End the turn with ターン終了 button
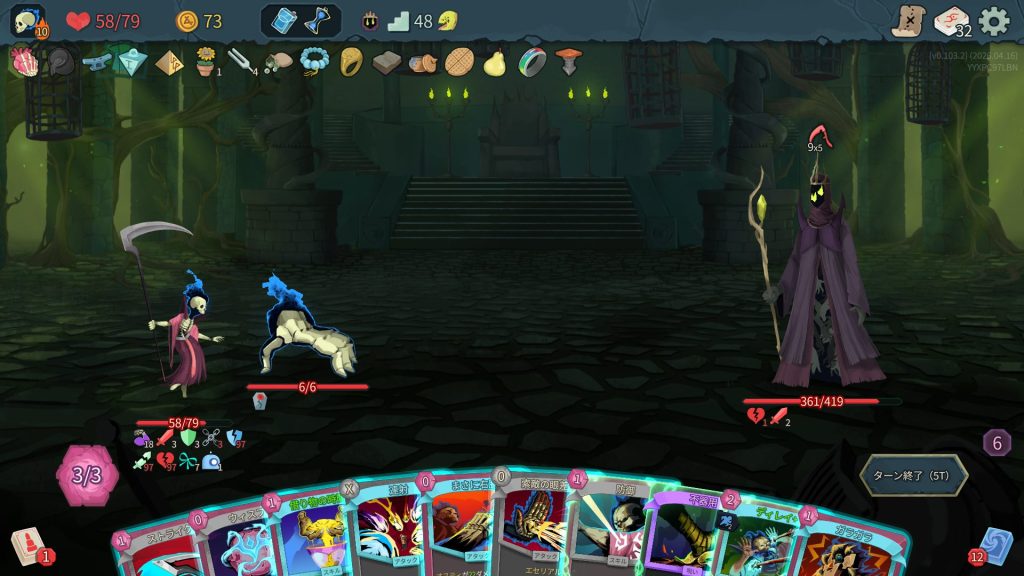Image resolution: width=1024 pixels, height=576 pixels. pos(913,475)
